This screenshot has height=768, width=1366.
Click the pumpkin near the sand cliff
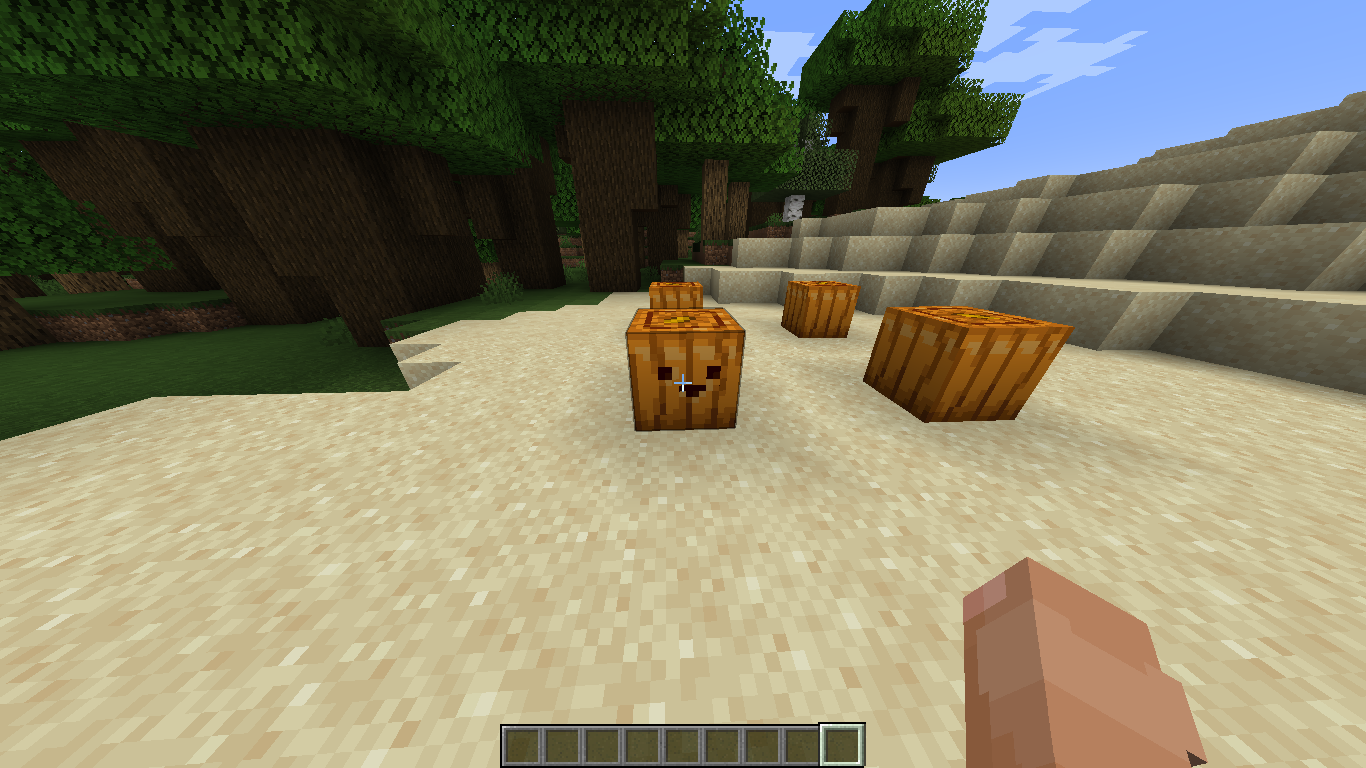tap(820, 305)
